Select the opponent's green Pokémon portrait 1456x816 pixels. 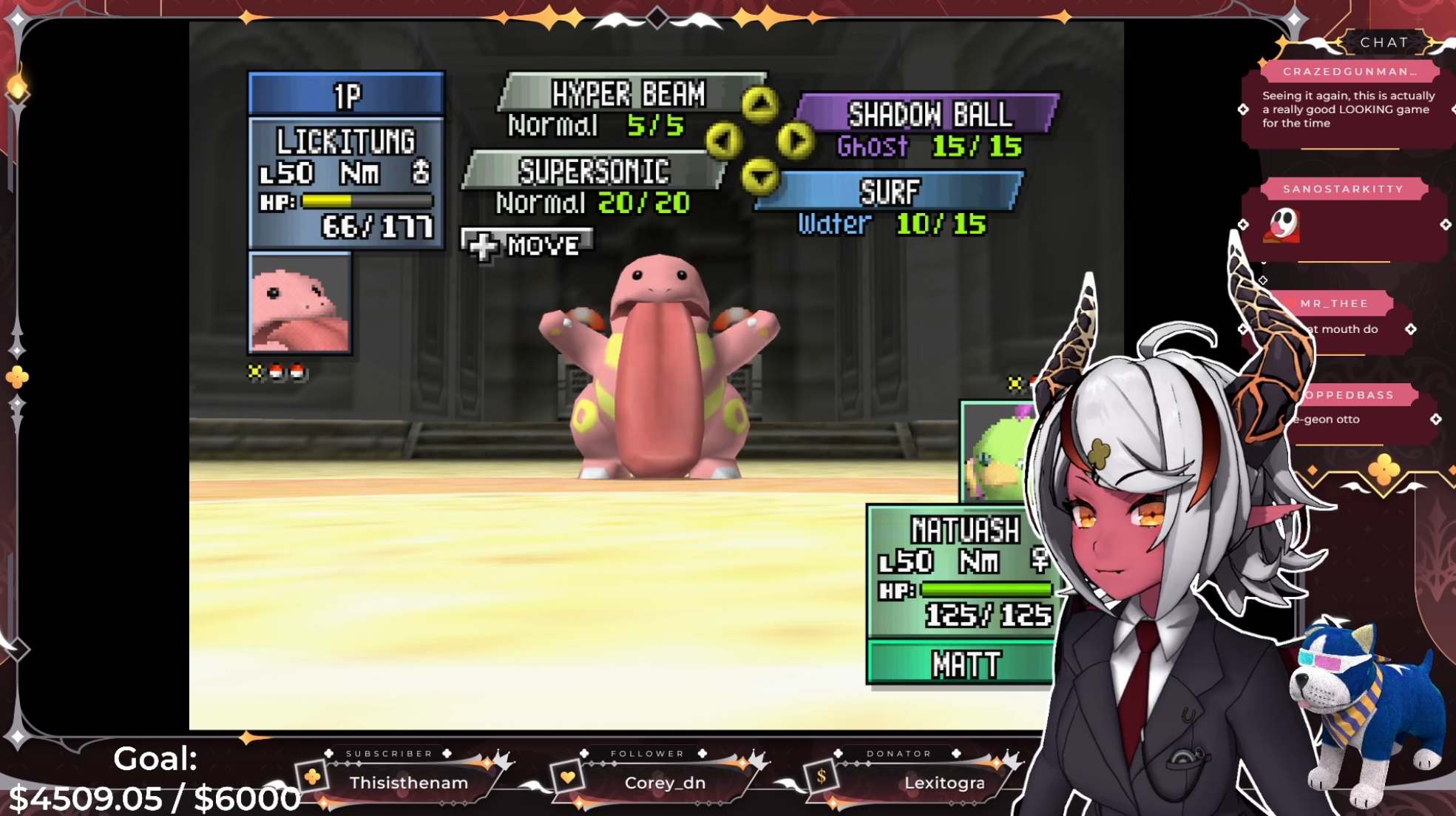[995, 453]
